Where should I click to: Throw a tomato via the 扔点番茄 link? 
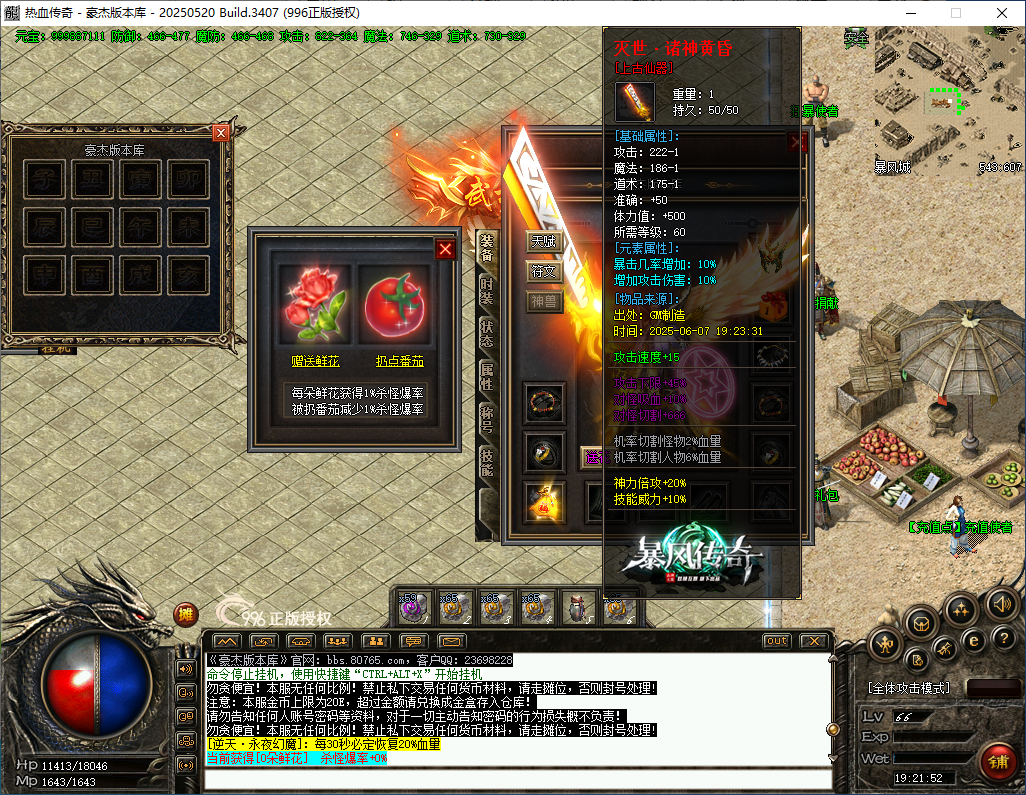[x=399, y=361]
